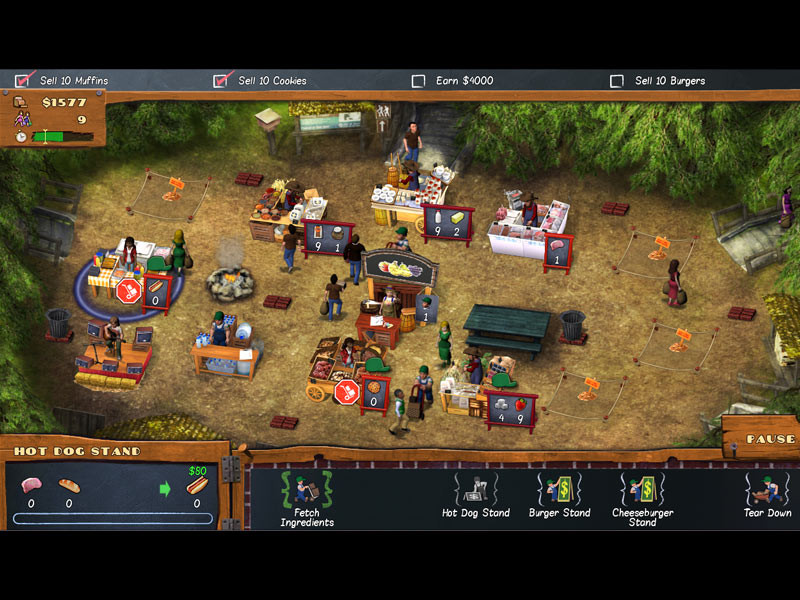Select the Burger Stand upgrade
800x600 pixels.
(559, 495)
